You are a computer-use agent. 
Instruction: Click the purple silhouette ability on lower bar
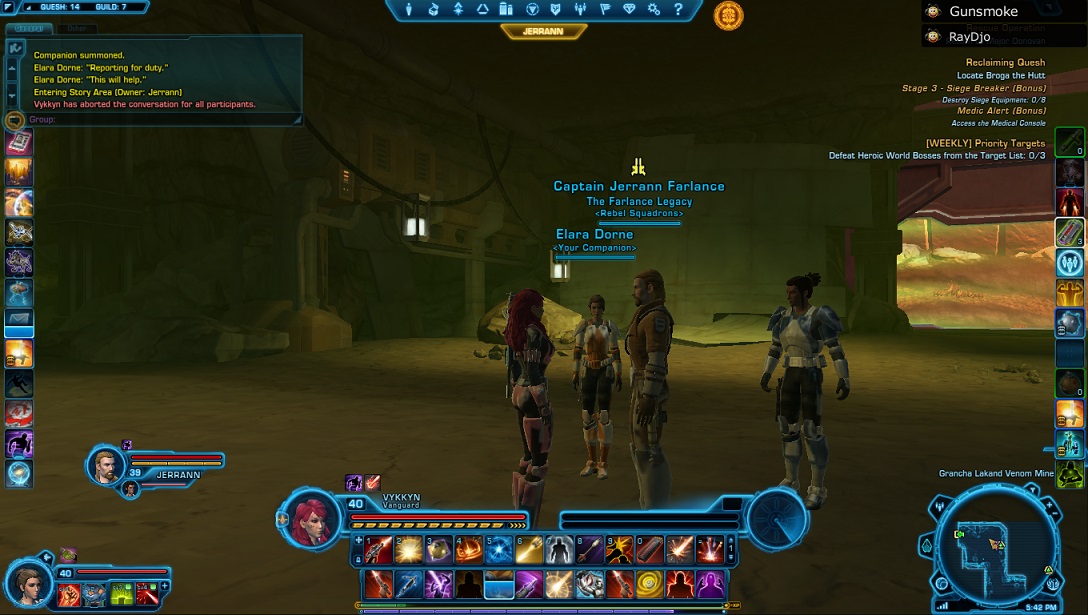click(710, 583)
